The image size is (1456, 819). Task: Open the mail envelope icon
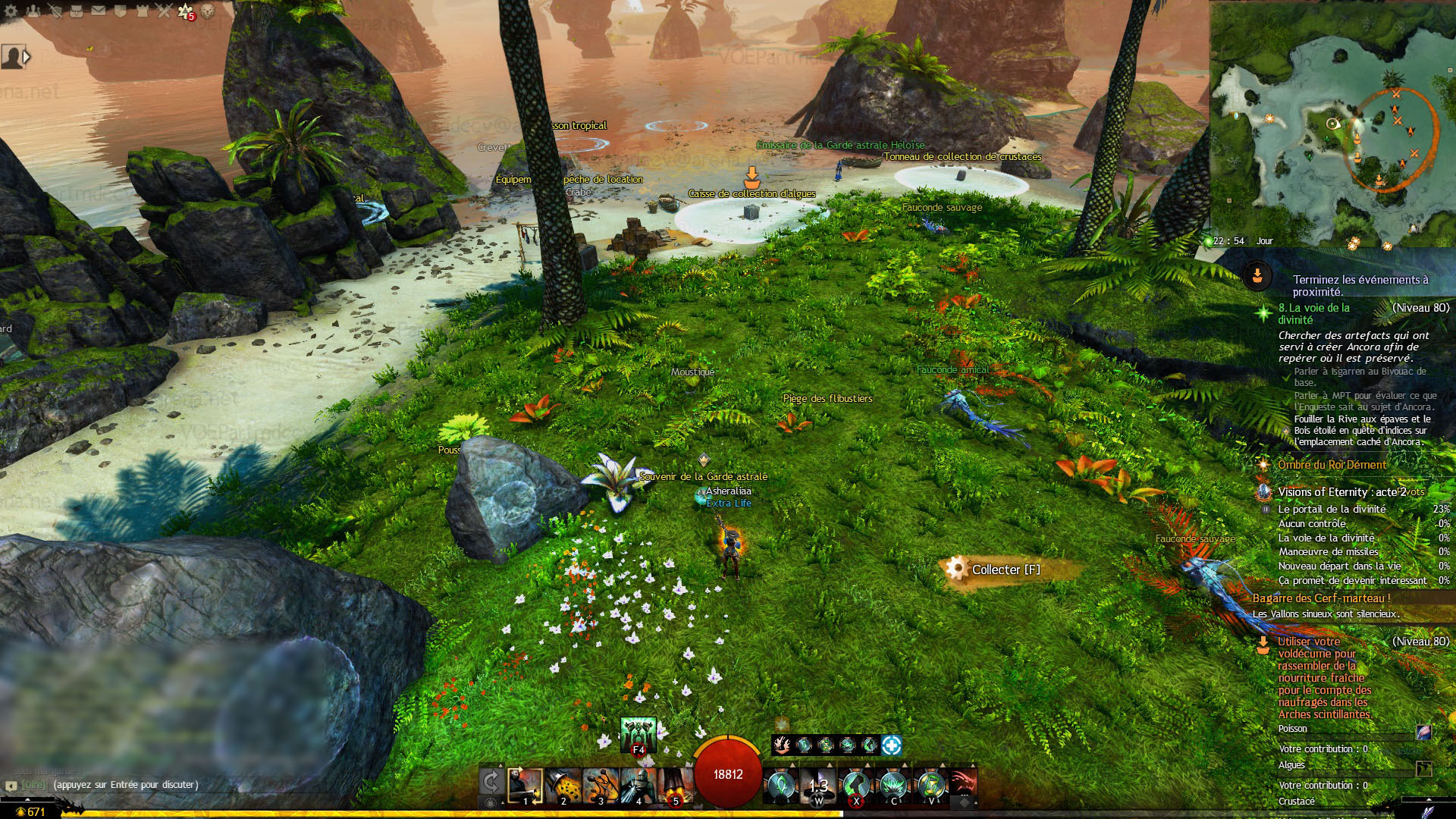coord(99,11)
